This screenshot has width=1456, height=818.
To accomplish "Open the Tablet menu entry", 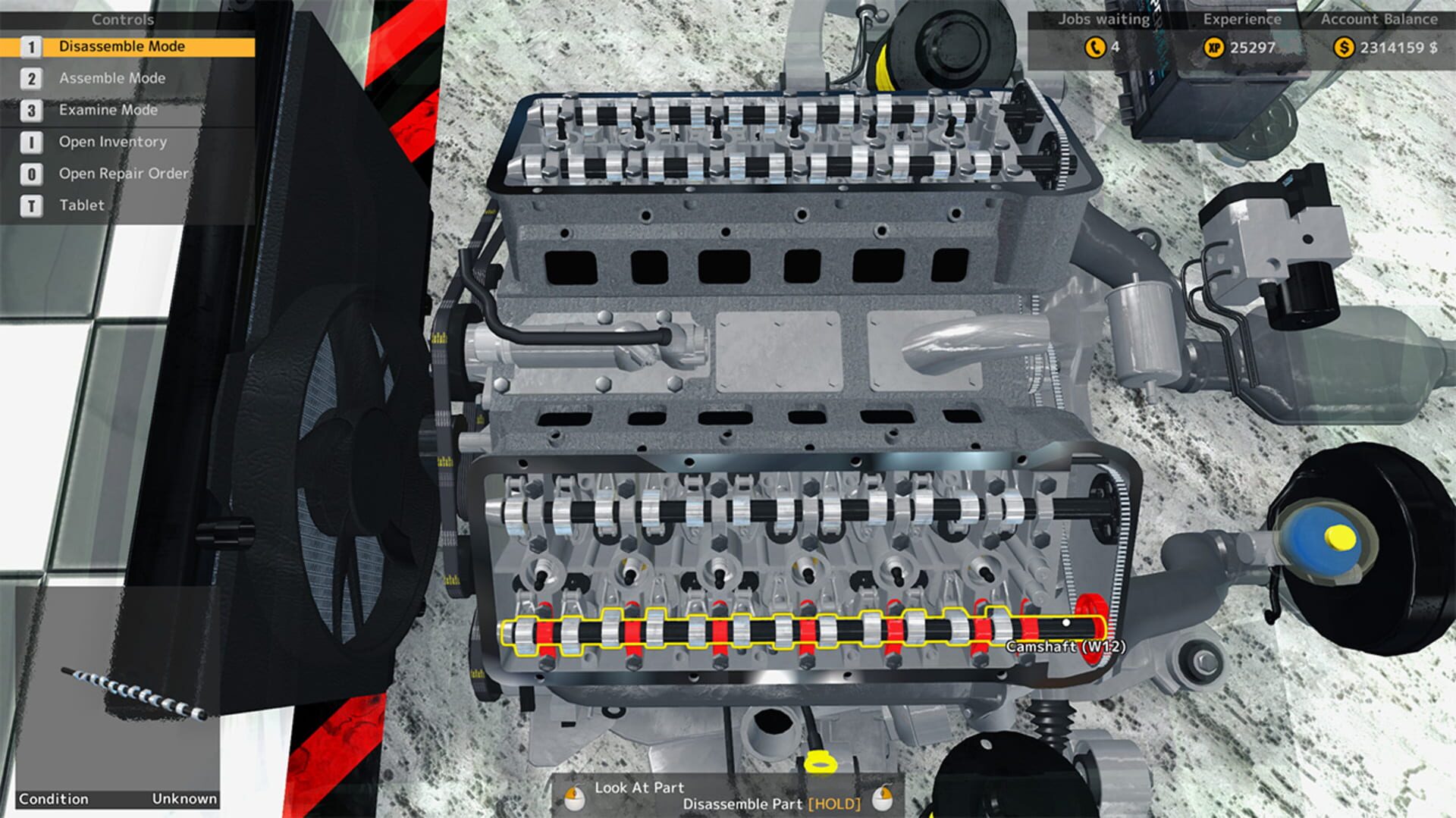I will [x=81, y=205].
